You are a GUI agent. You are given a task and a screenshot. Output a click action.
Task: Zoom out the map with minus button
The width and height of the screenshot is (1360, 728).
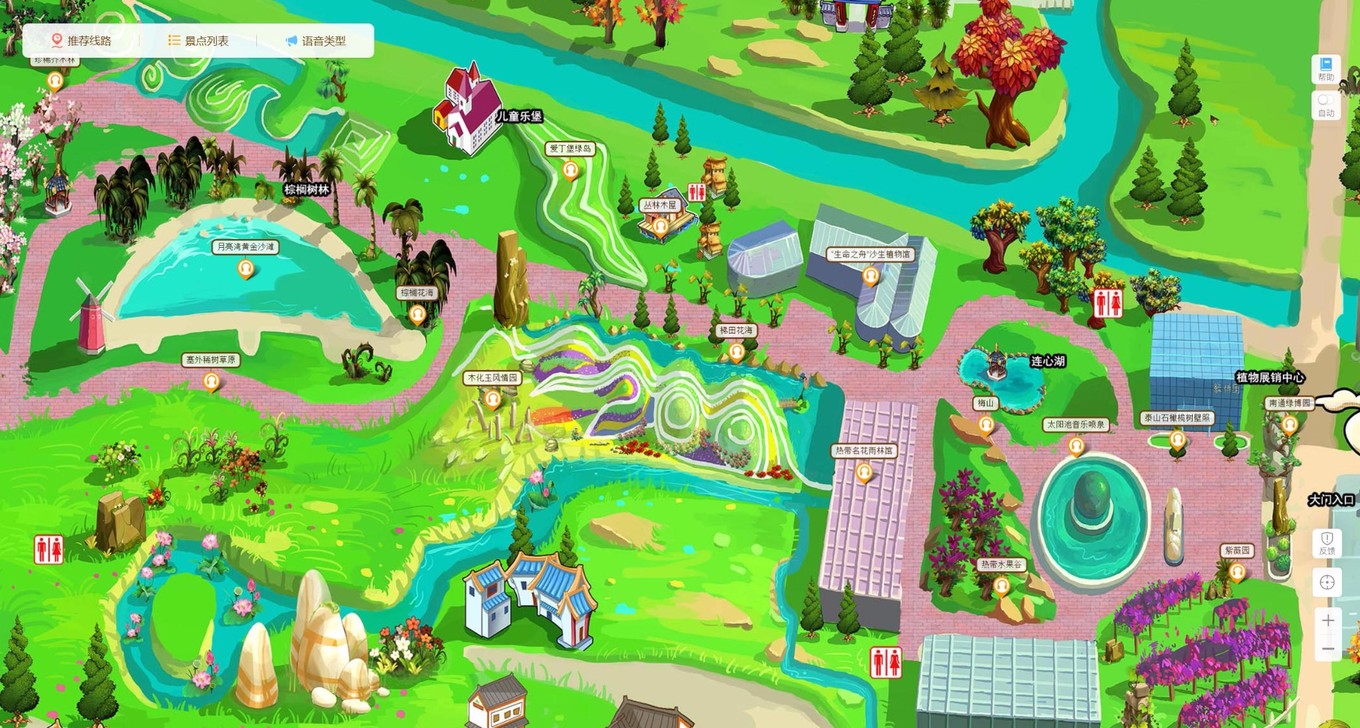1327,649
